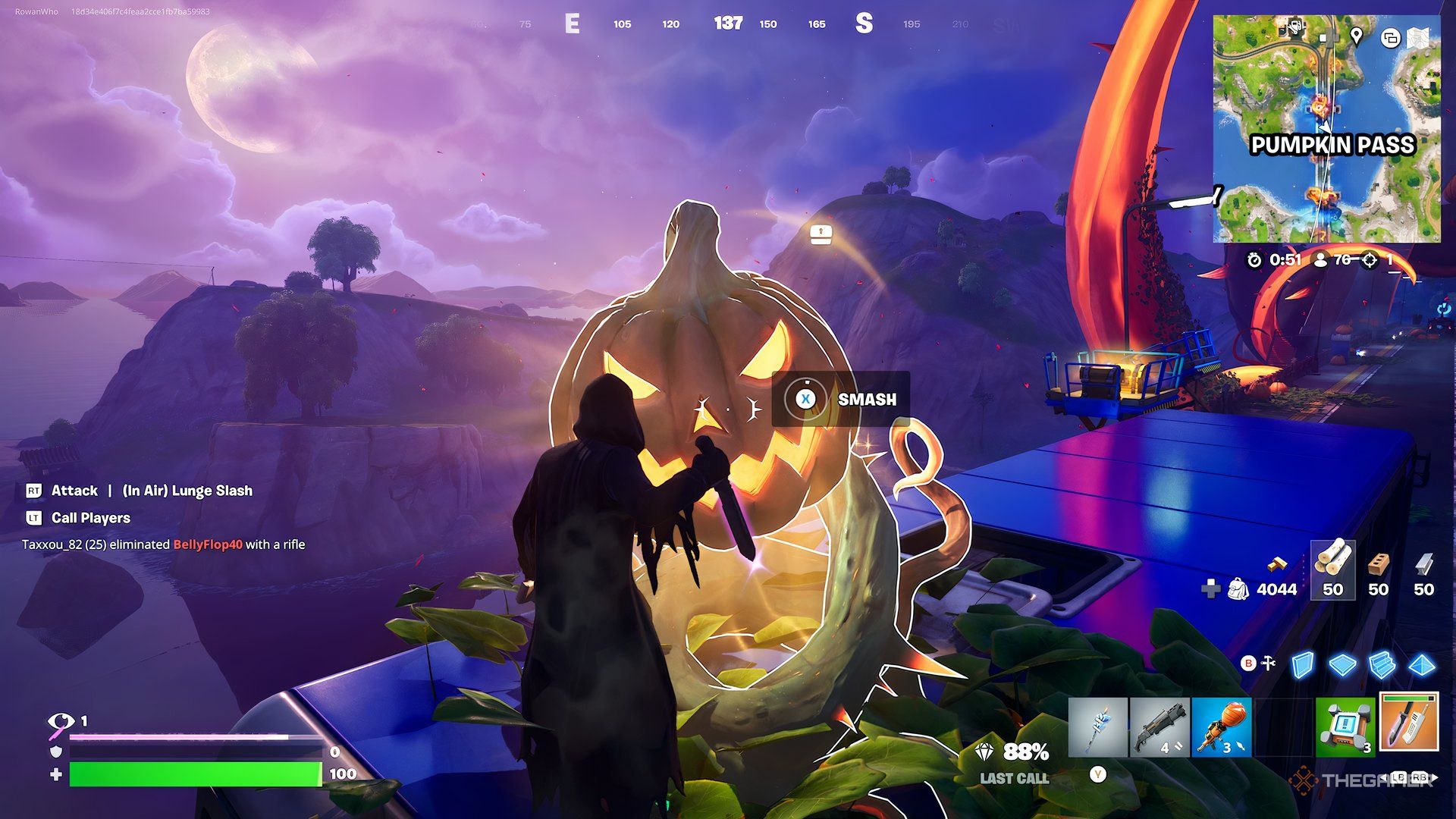Click the harvesting tools icon beside the B button
The height and width of the screenshot is (819, 1456).
tap(1267, 663)
